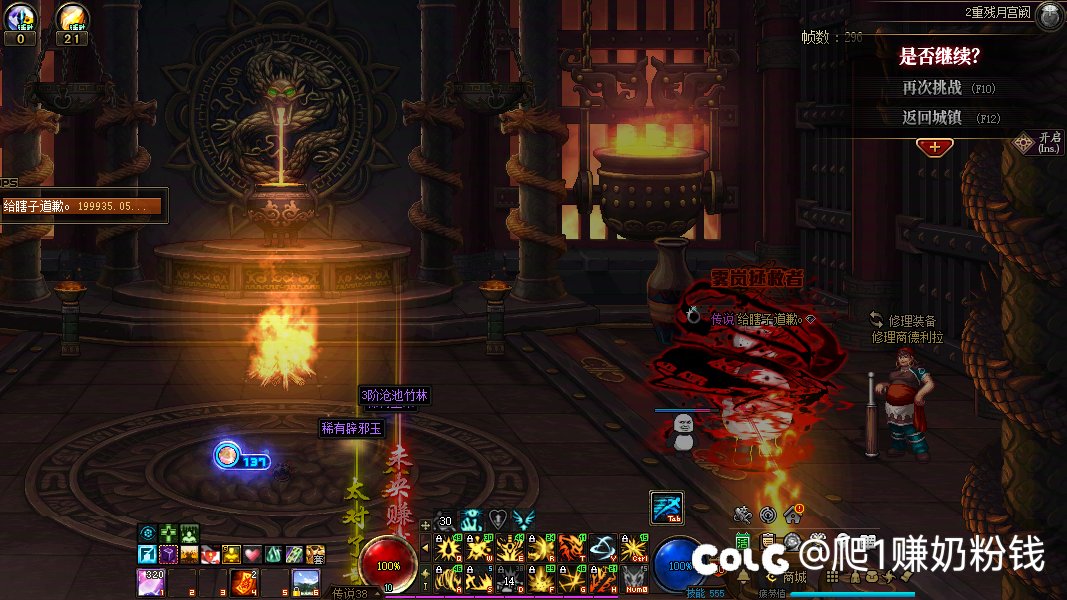Activate the skill bound to Ctrl
The image size is (1067, 600).
pyautogui.click(x=632, y=547)
